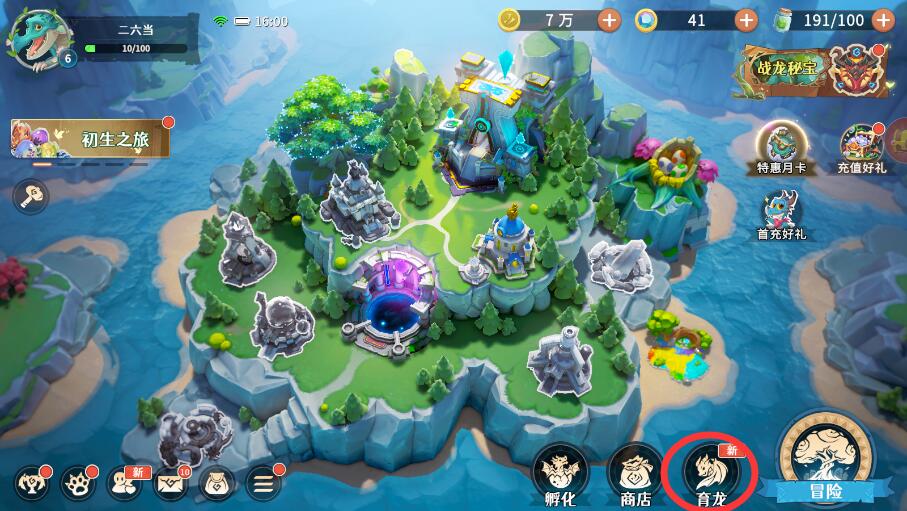Open the 商店 shop

point(635,472)
